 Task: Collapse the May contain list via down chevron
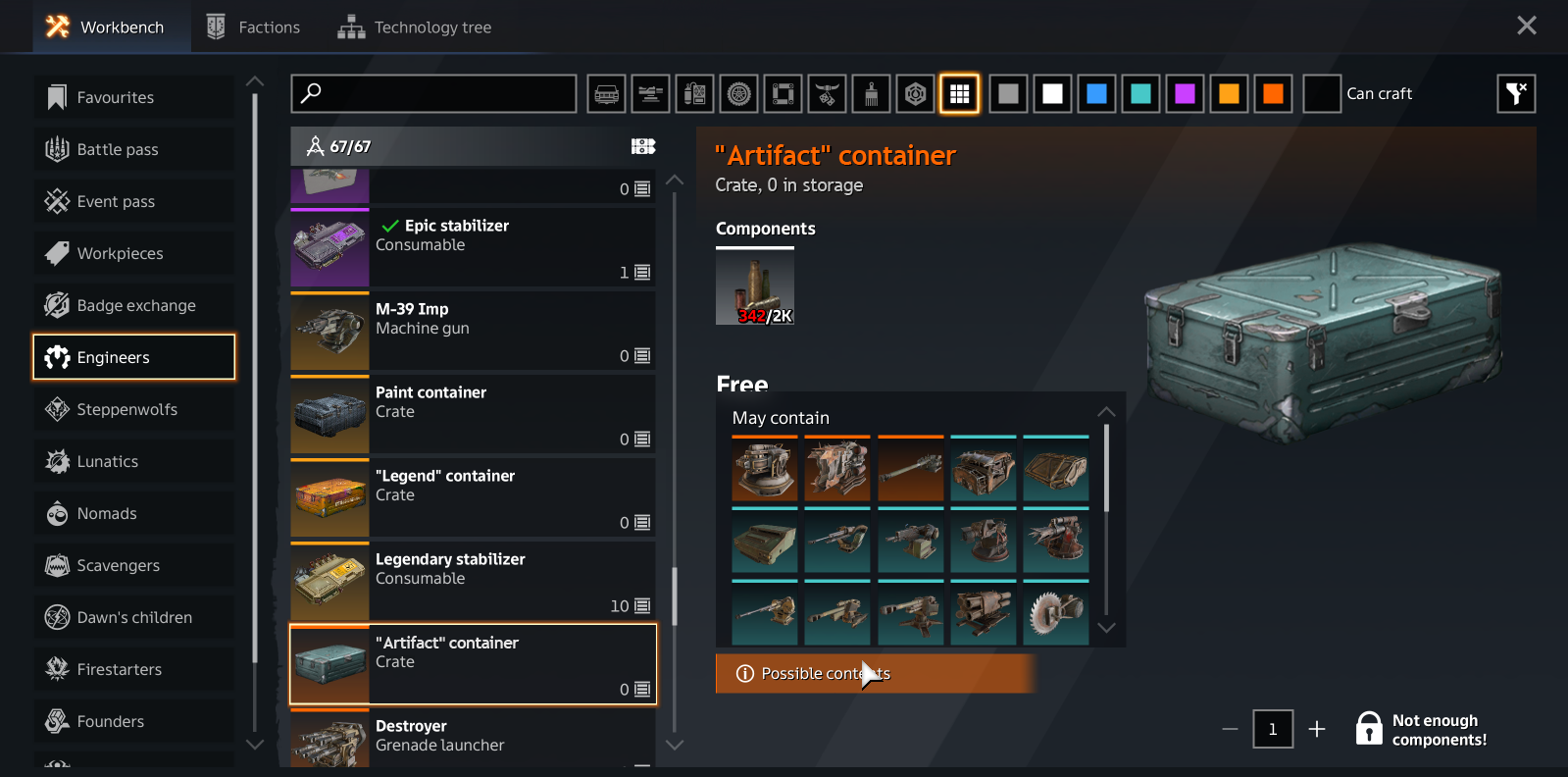1106,628
